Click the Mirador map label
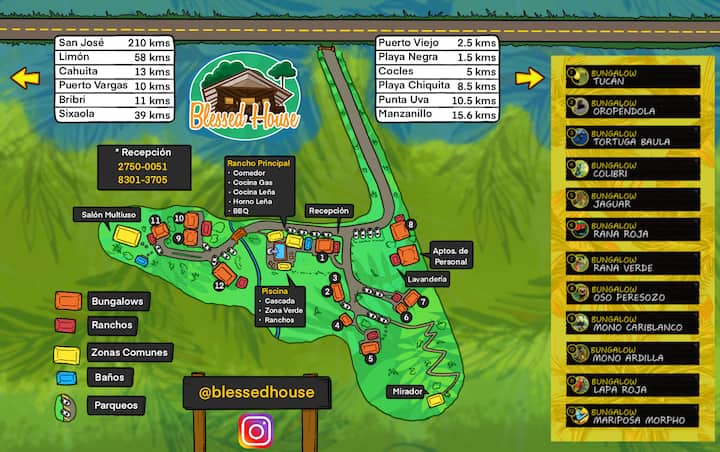This screenshot has height=452, width=720. pyautogui.click(x=408, y=391)
